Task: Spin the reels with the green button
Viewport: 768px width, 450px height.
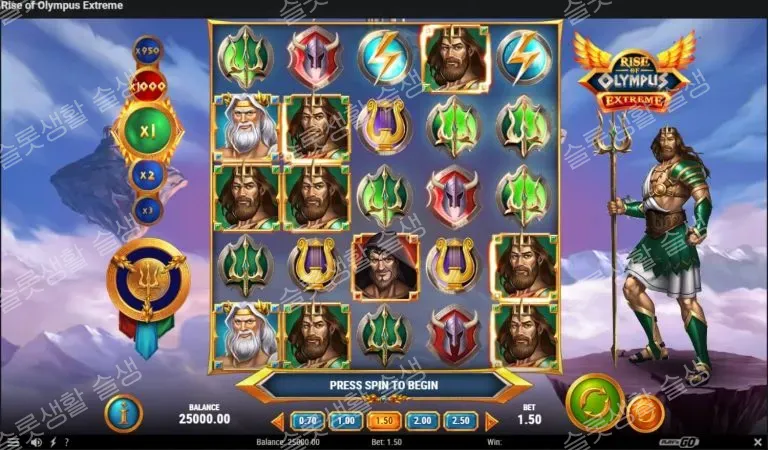Action: 594,403
